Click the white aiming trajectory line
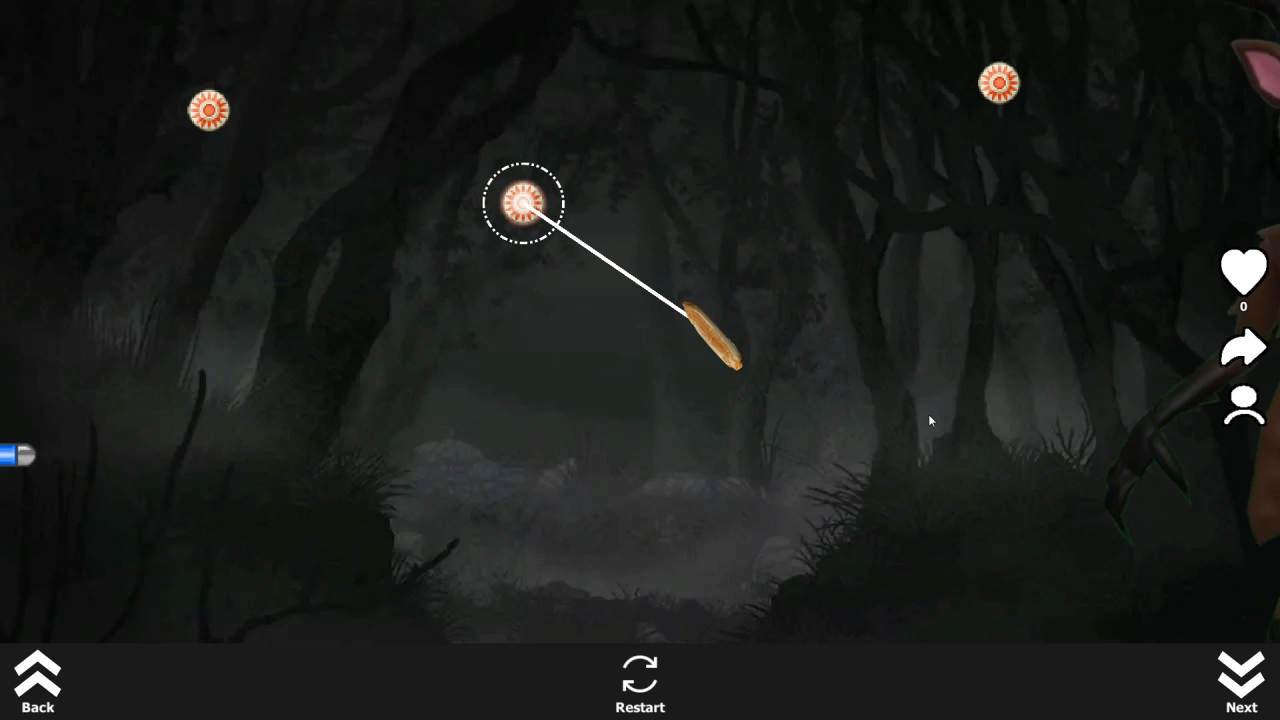This screenshot has width=1280, height=720. point(610,260)
